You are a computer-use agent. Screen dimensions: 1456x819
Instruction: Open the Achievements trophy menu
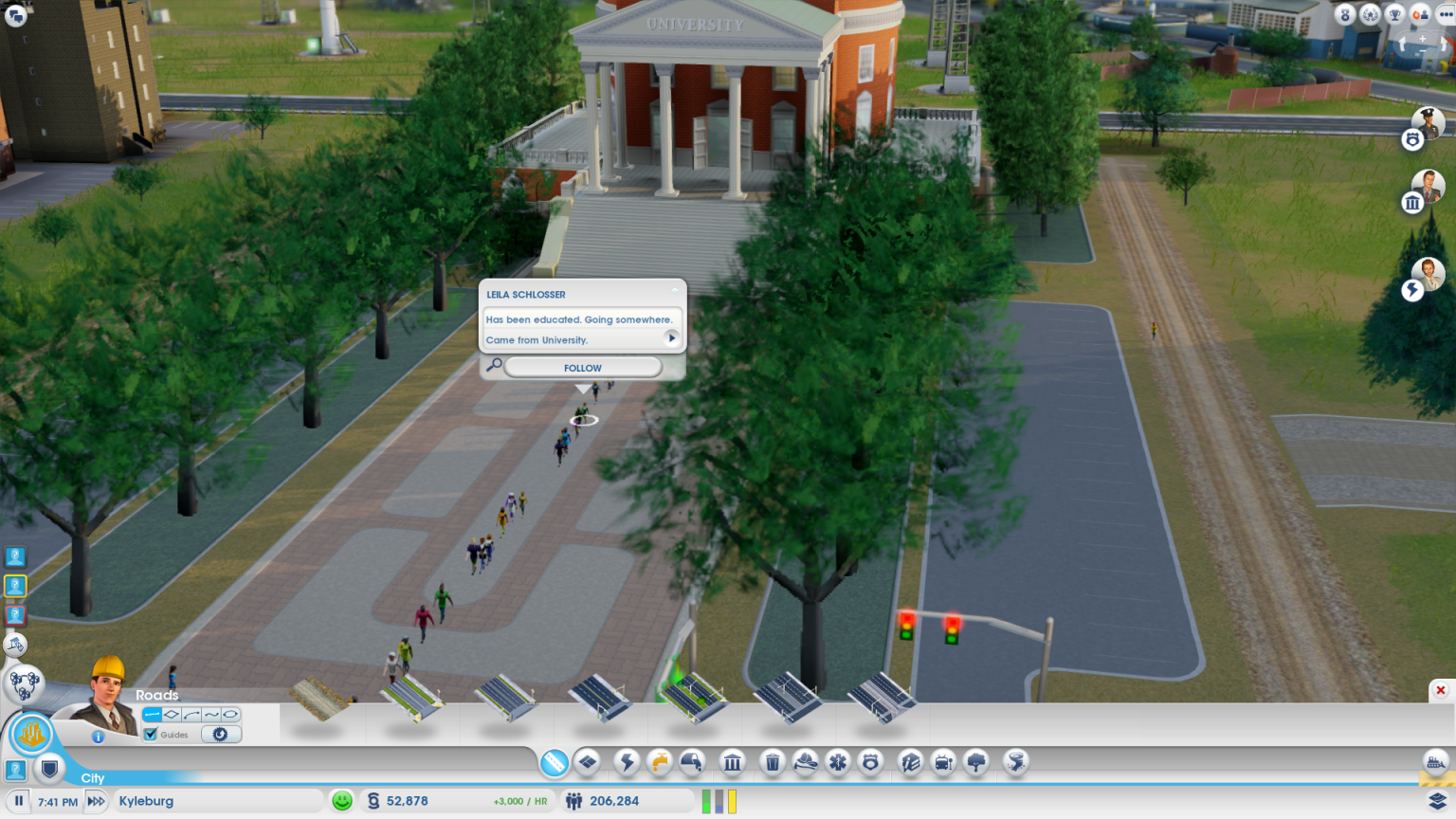coord(1395,14)
